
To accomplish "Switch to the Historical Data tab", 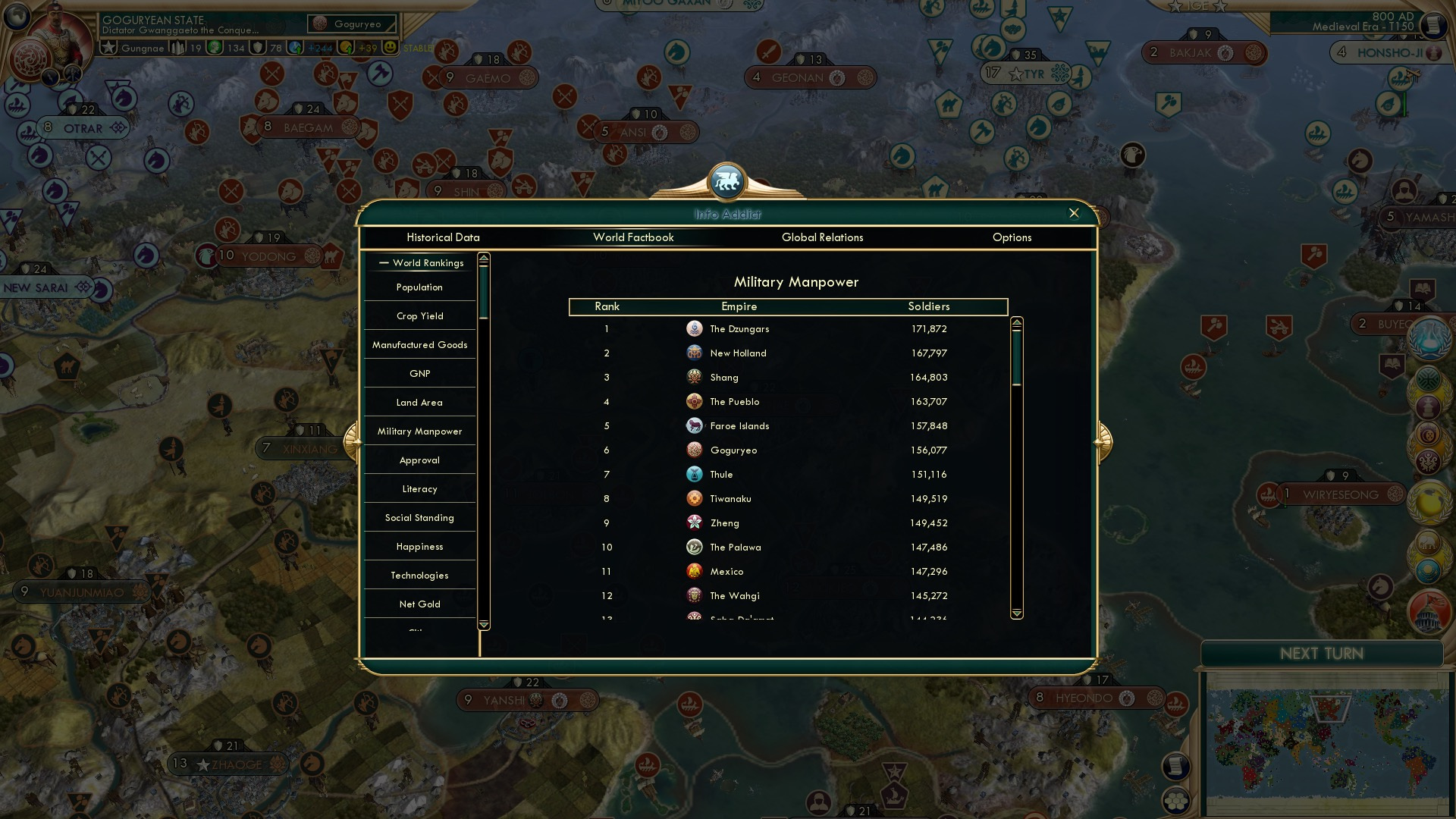I will (x=444, y=237).
